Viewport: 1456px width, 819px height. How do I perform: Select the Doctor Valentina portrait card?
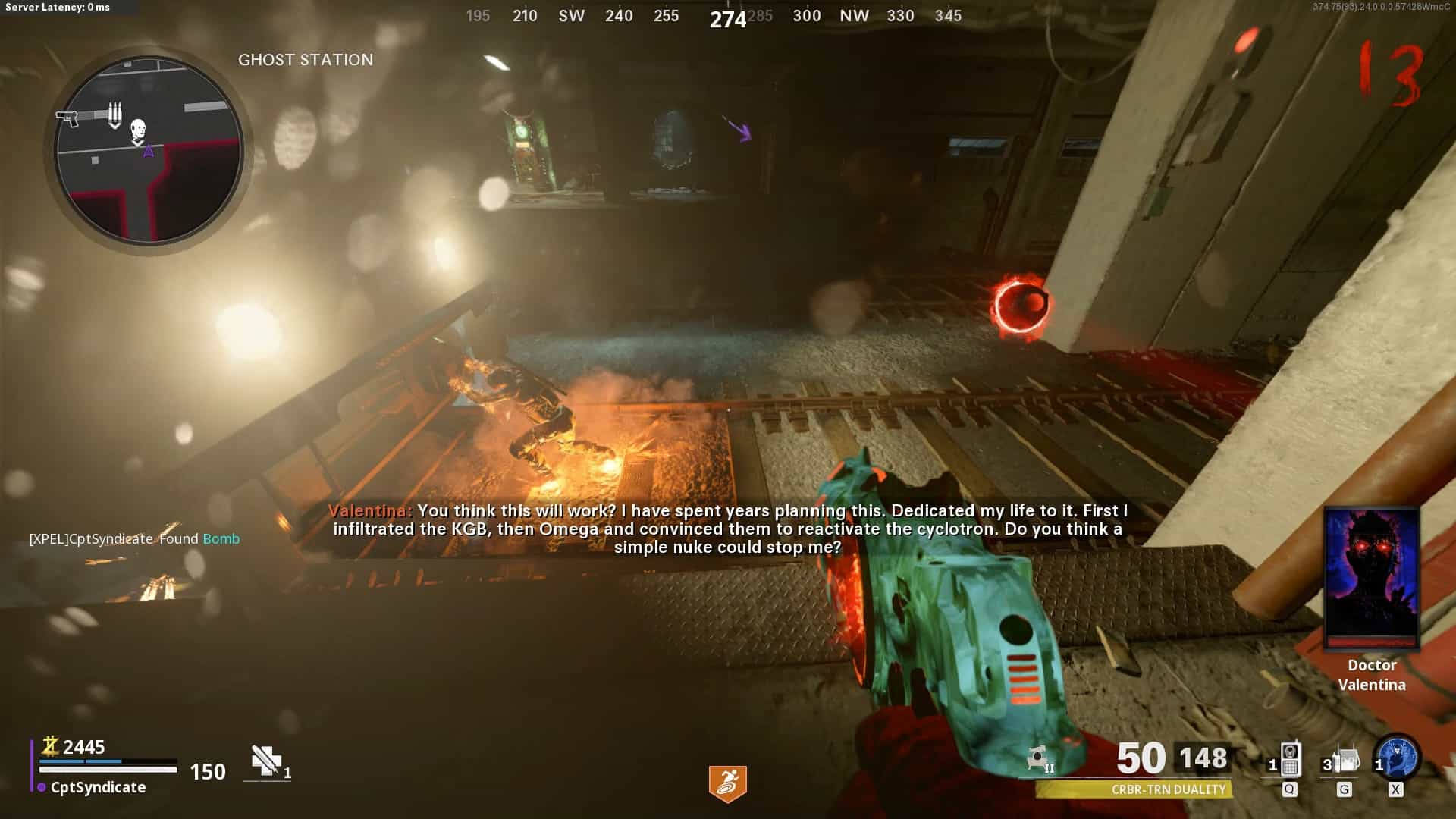[1371, 579]
